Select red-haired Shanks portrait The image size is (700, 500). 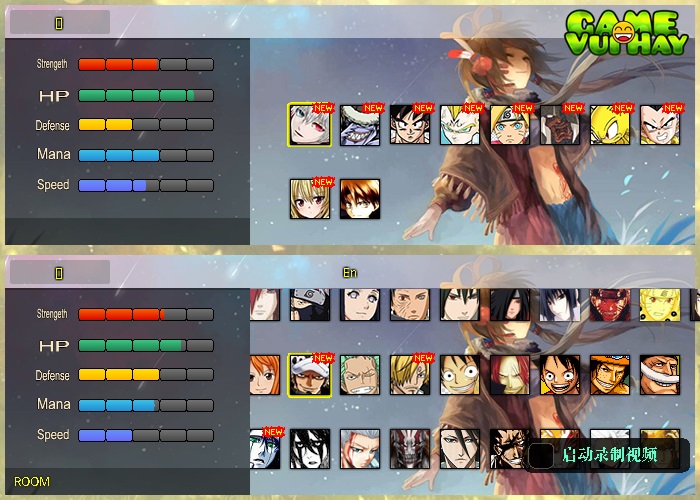pos(510,375)
